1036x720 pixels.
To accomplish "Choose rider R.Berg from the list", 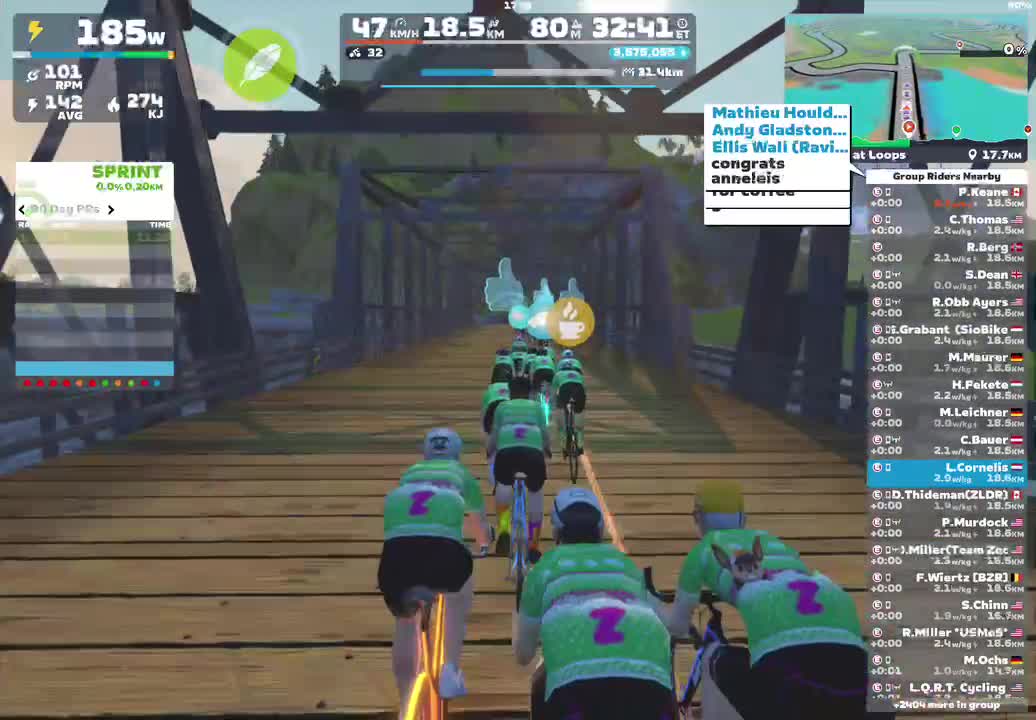I will click(x=946, y=252).
